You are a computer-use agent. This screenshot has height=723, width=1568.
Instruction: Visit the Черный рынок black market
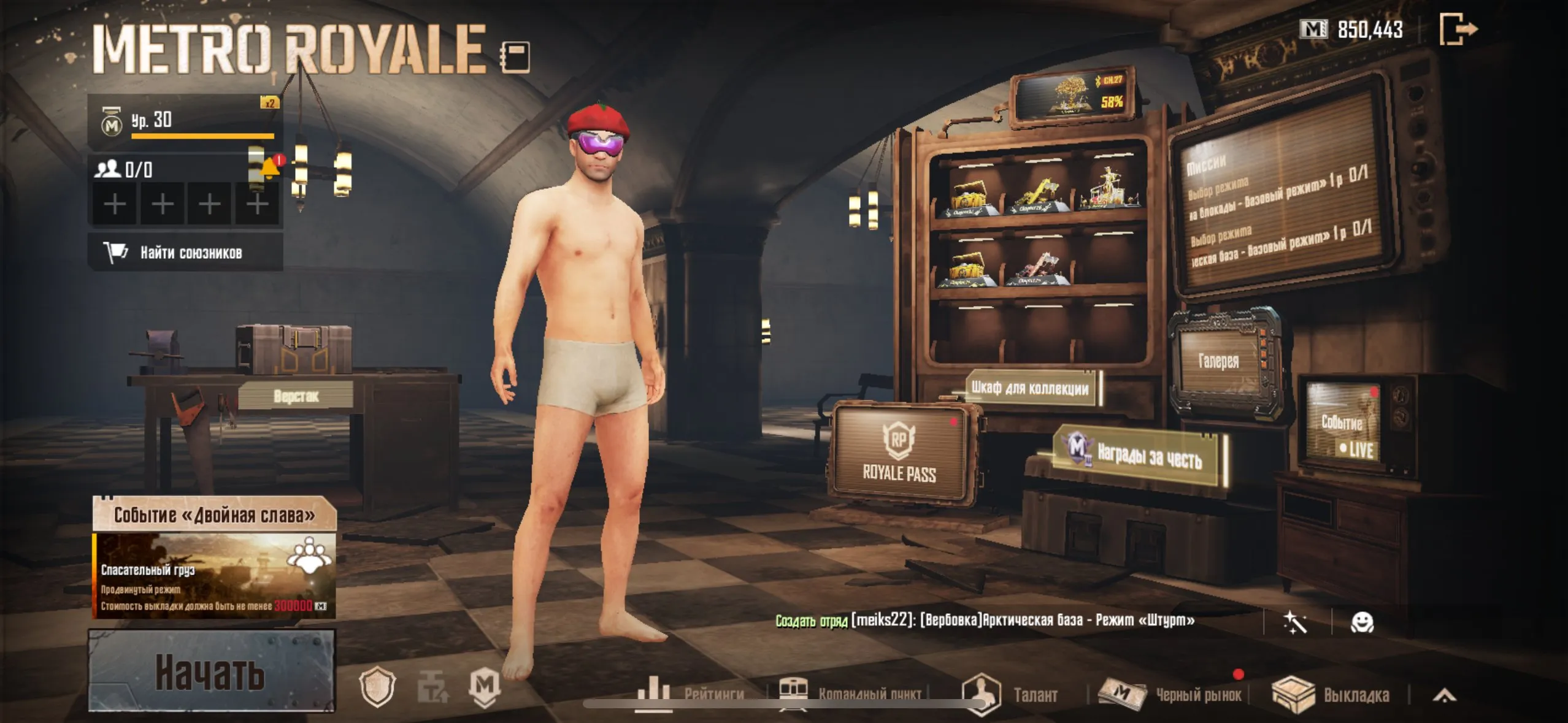pos(1172,694)
